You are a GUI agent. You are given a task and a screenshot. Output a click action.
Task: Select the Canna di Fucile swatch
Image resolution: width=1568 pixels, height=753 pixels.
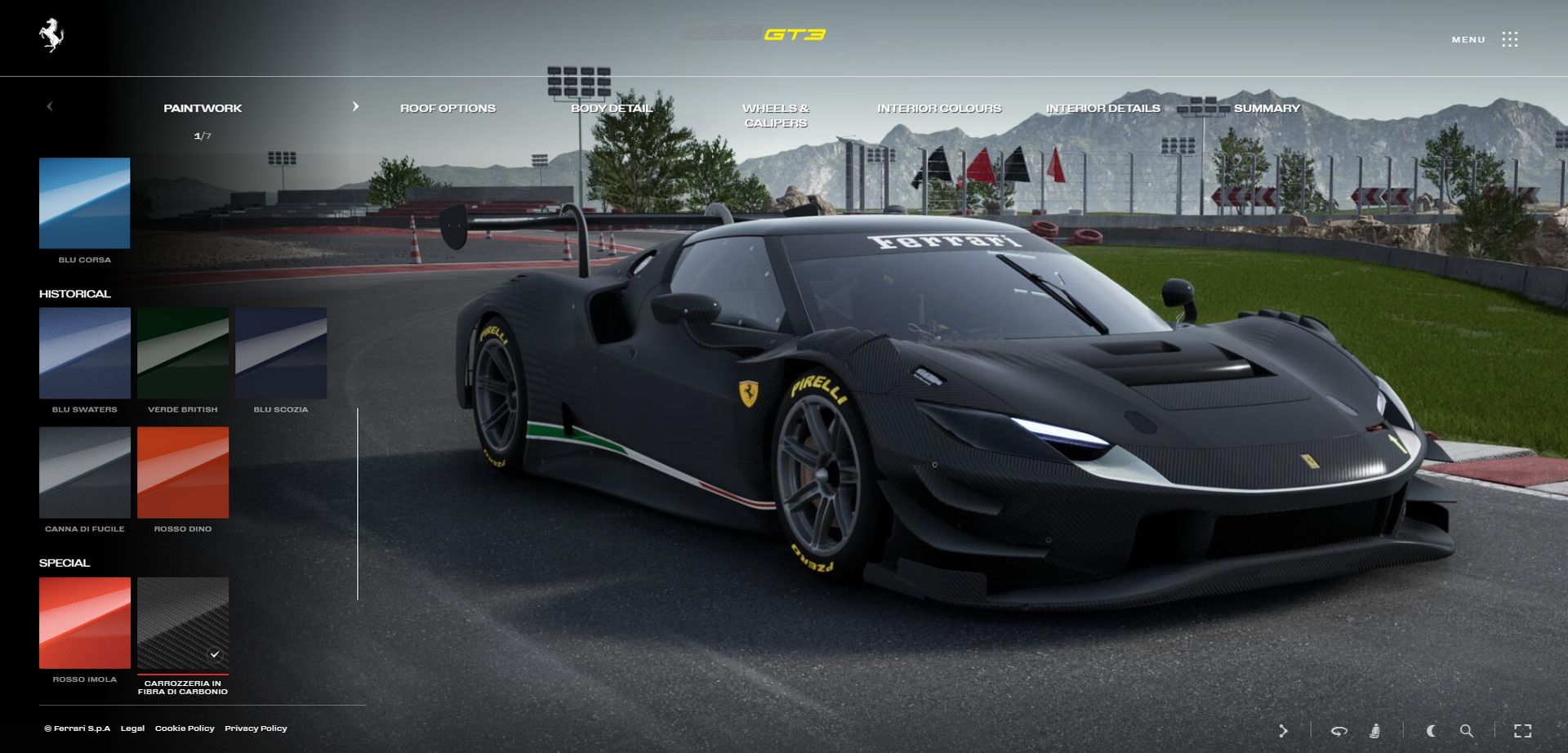pos(84,472)
